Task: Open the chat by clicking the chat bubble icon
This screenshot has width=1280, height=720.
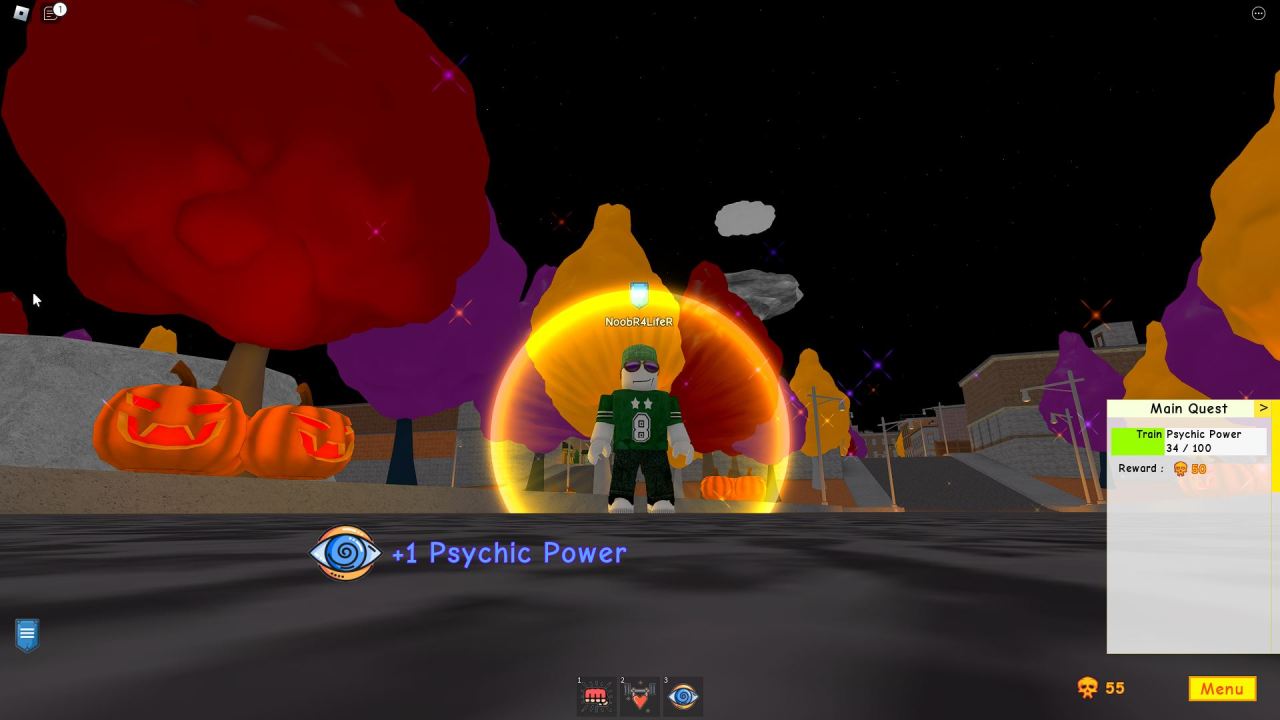Action: 49,14
